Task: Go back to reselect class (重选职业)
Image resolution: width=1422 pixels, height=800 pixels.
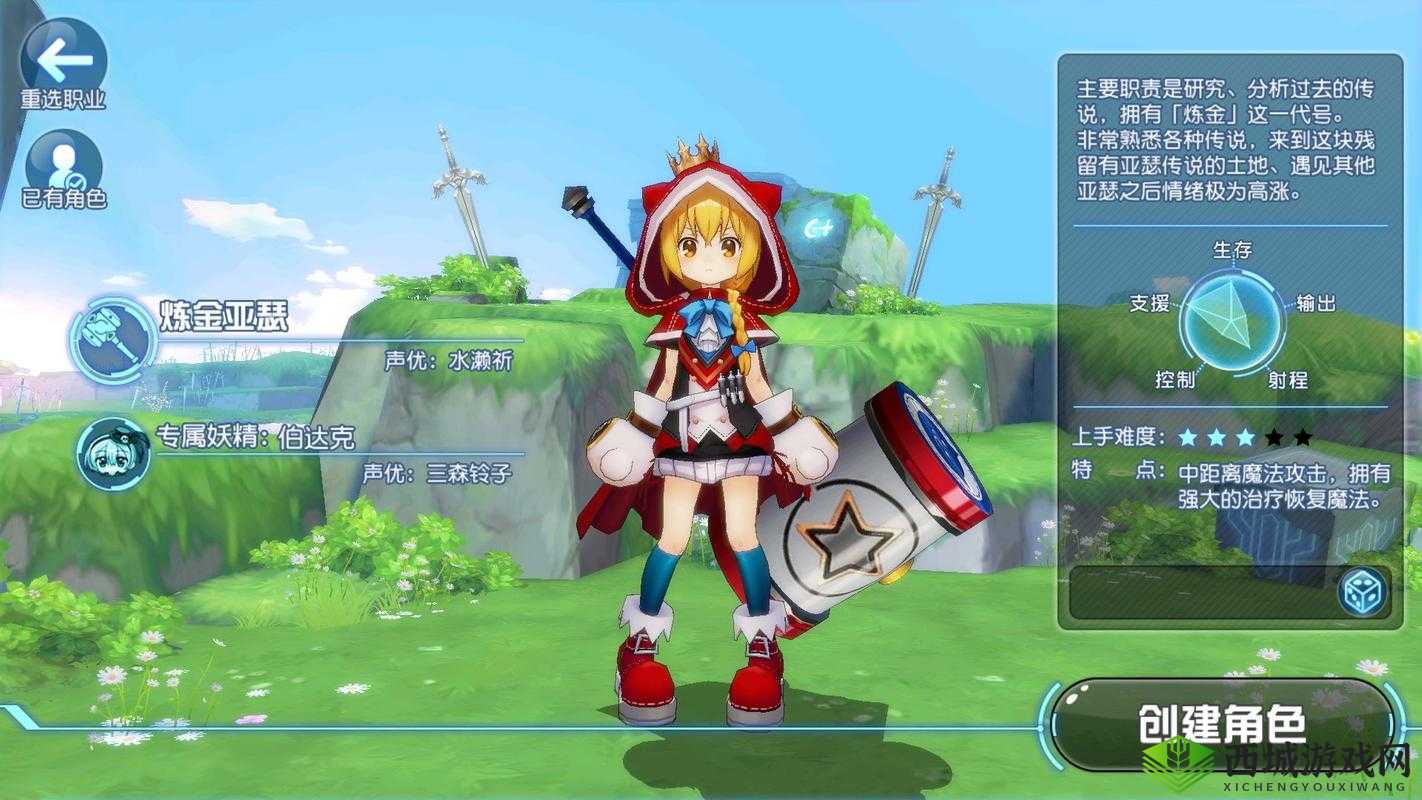Action: tap(63, 60)
